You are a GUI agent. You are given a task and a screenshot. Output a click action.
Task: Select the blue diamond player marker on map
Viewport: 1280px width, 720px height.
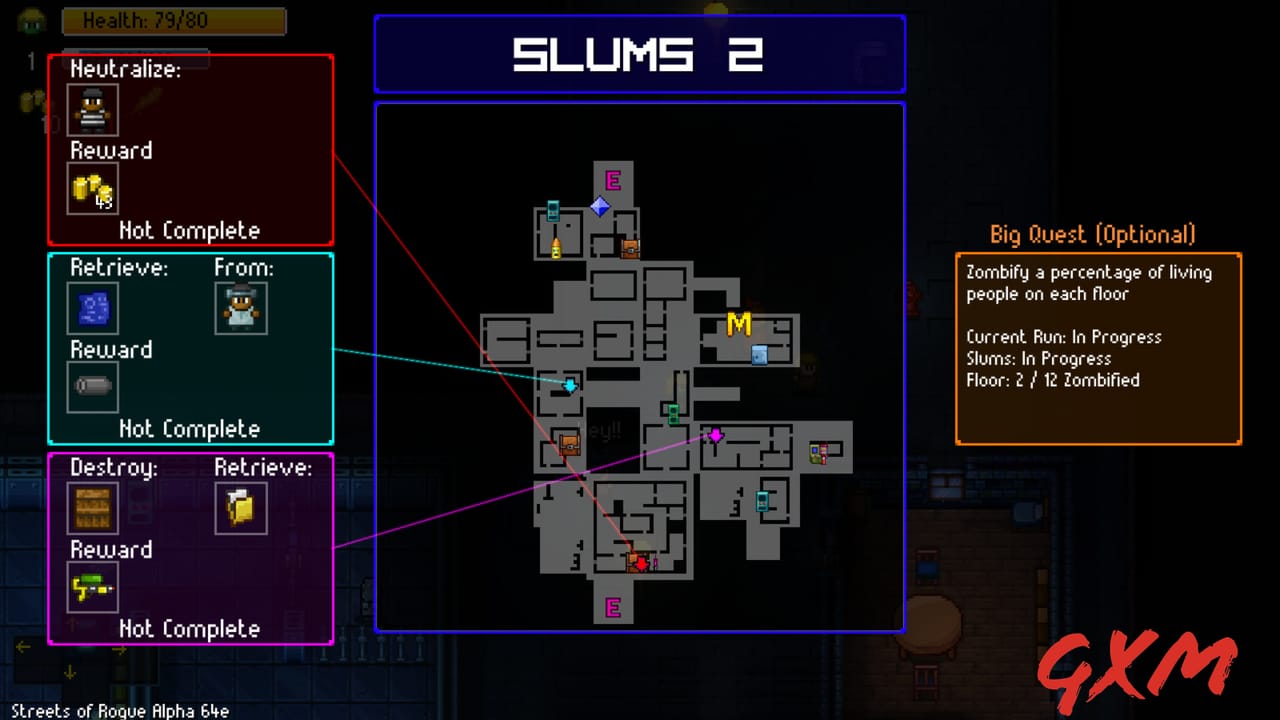tap(601, 207)
